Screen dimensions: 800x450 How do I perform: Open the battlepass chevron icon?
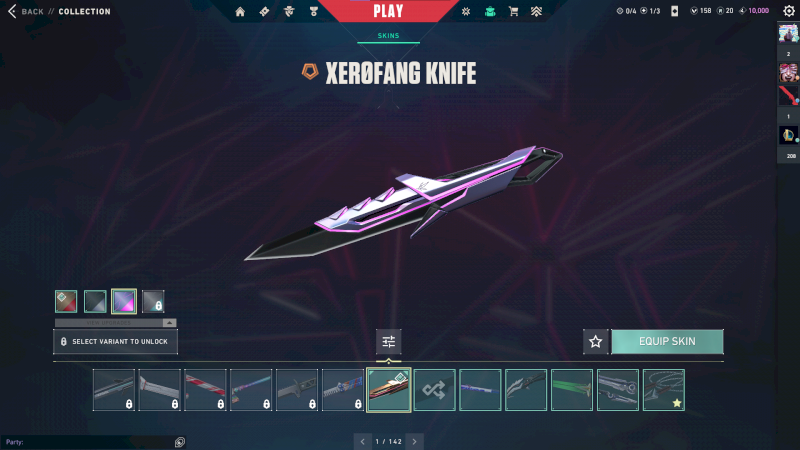538,11
